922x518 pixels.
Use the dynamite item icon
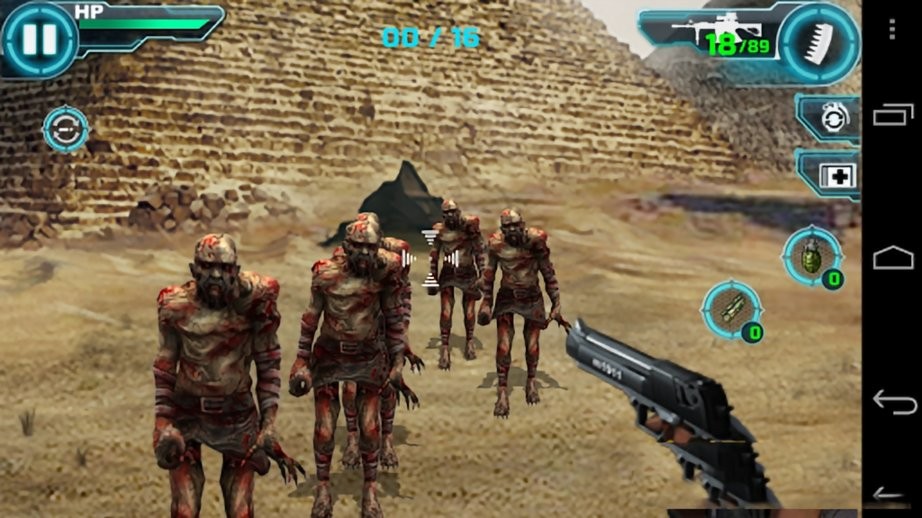point(733,311)
